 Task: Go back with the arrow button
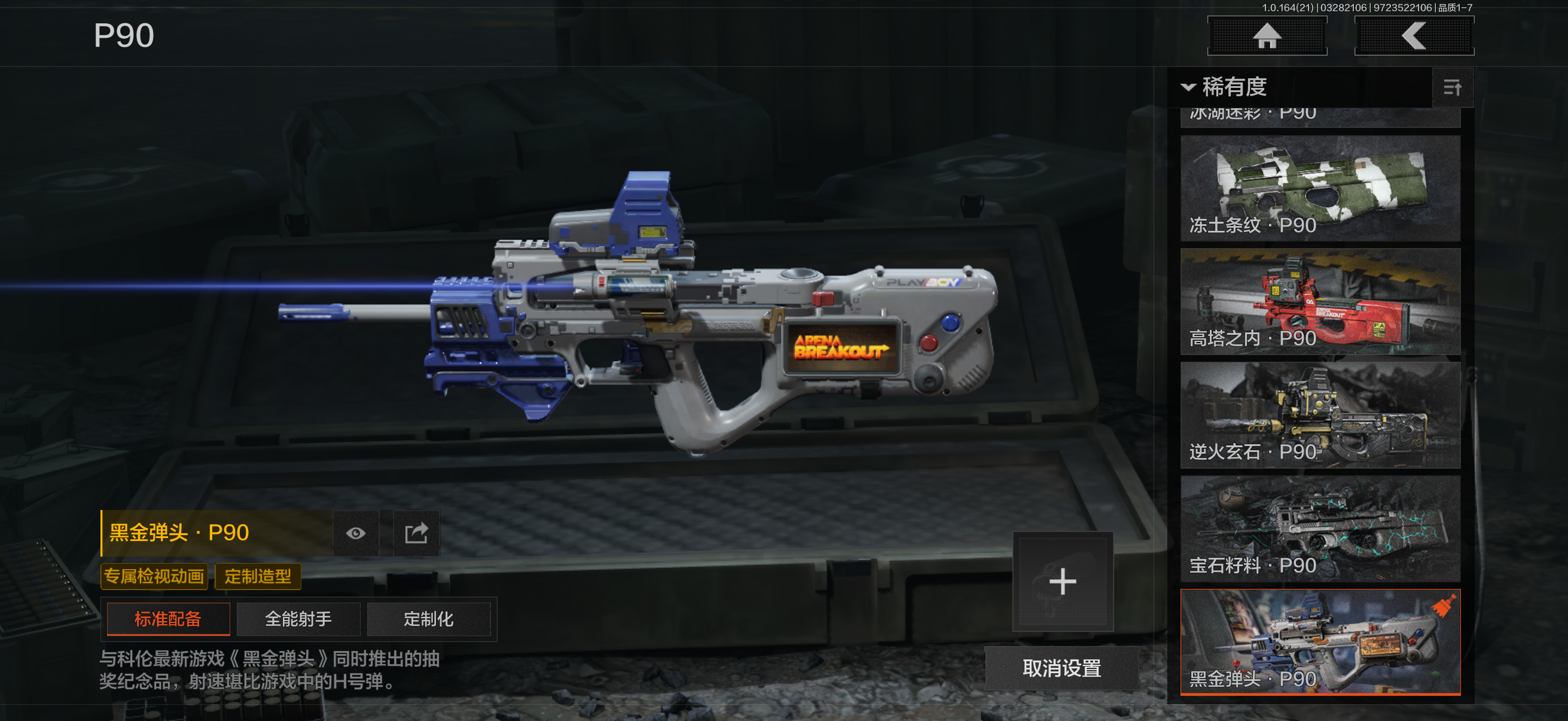[x=1413, y=36]
